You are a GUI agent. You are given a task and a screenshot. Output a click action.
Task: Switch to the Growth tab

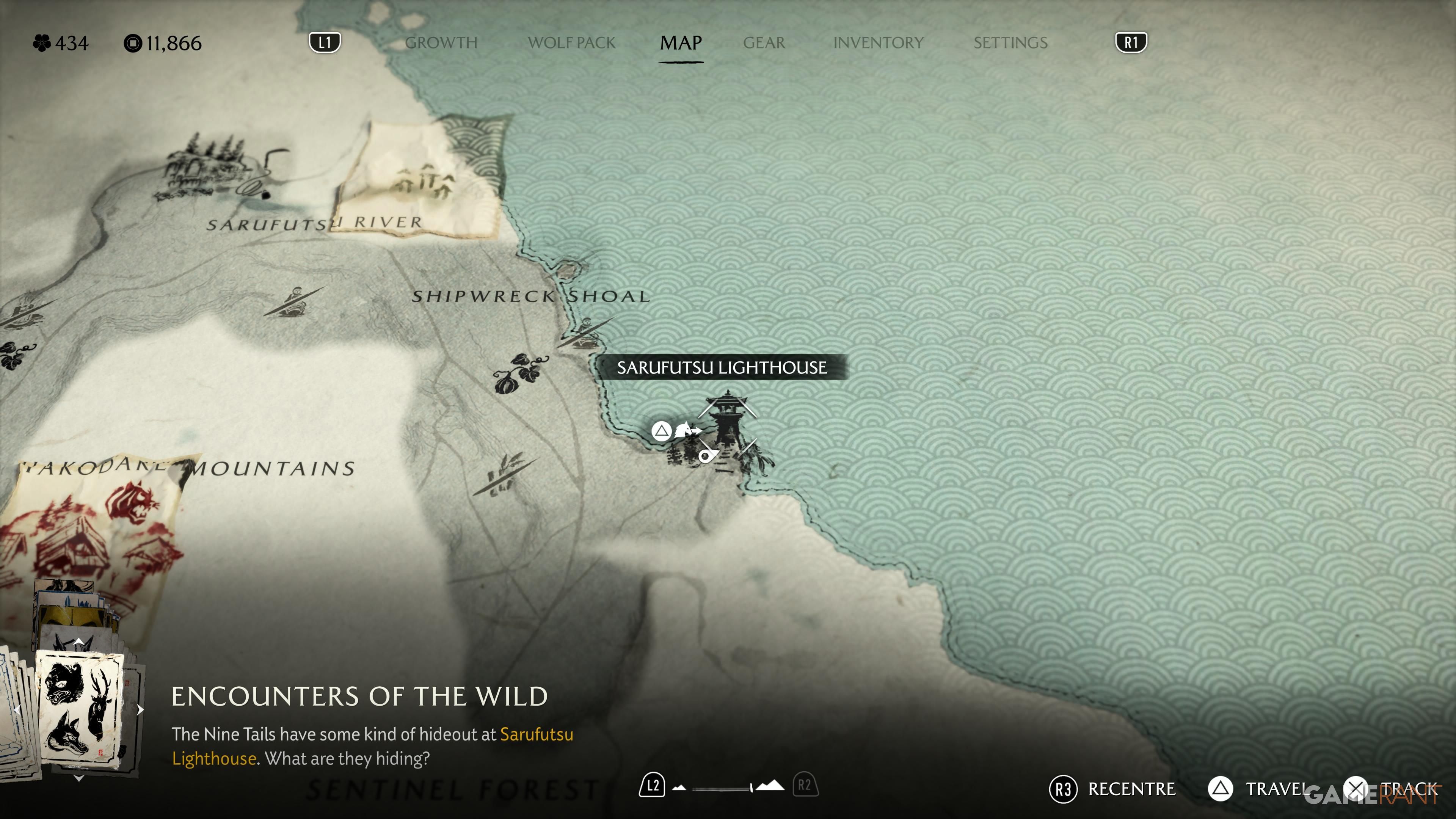coord(441,43)
